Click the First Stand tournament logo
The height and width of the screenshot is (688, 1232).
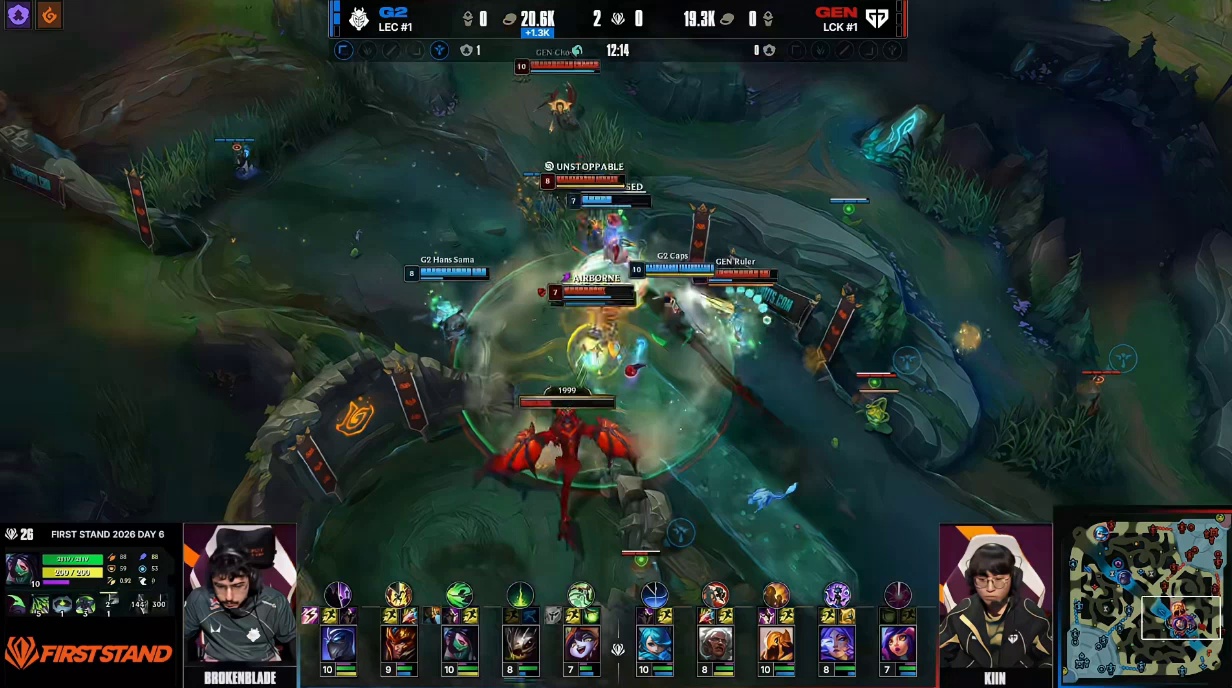(88, 654)
